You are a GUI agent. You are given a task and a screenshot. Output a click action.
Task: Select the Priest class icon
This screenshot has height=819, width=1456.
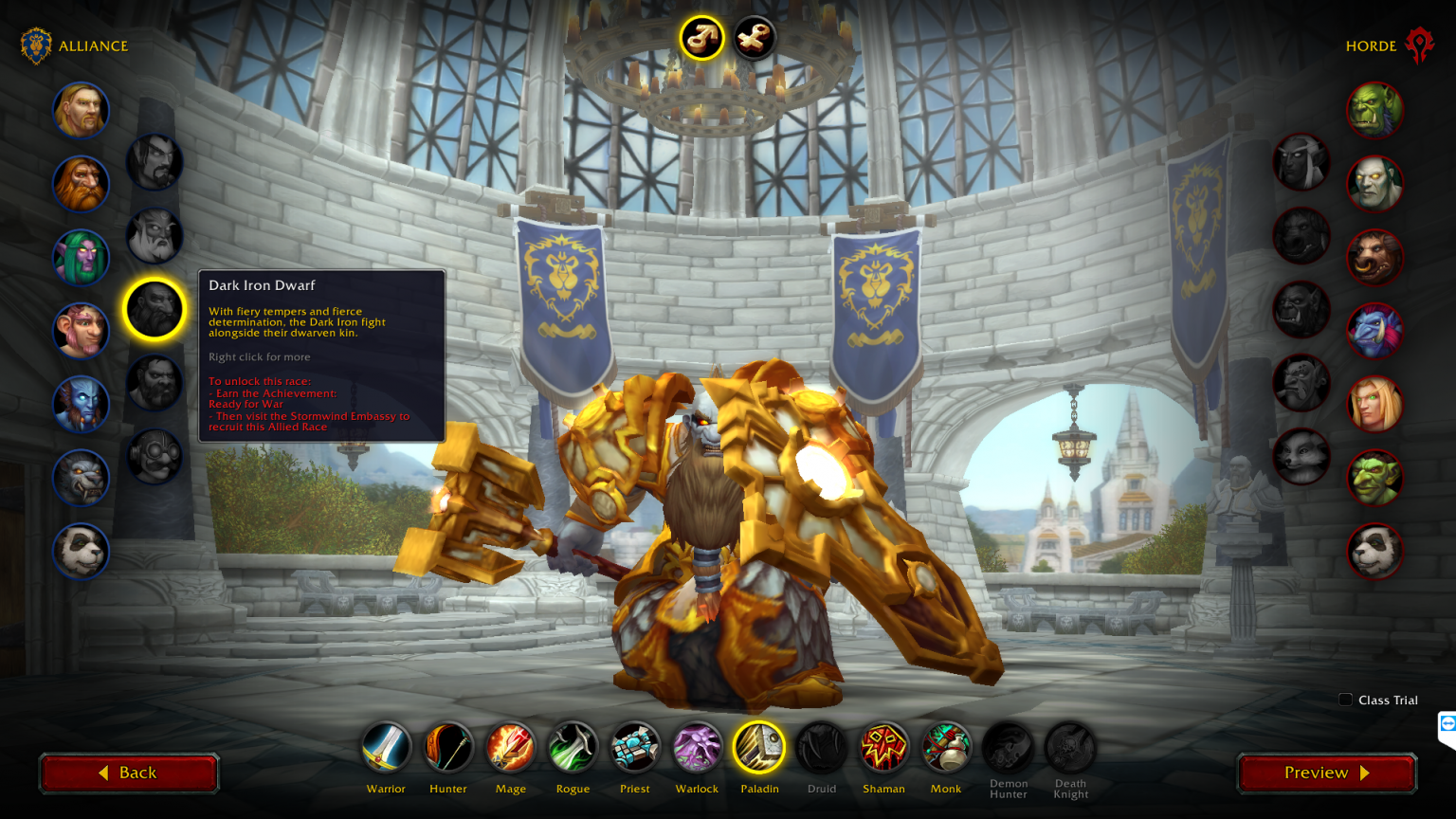pos(634,747)
